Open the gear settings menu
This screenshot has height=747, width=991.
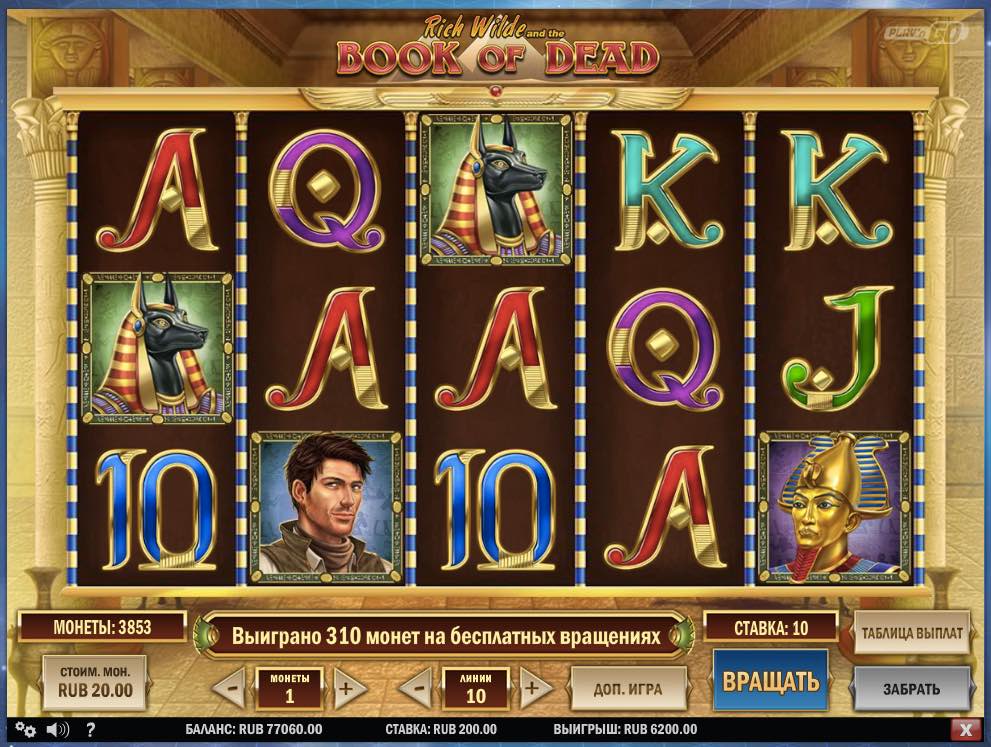pos(26,729)
